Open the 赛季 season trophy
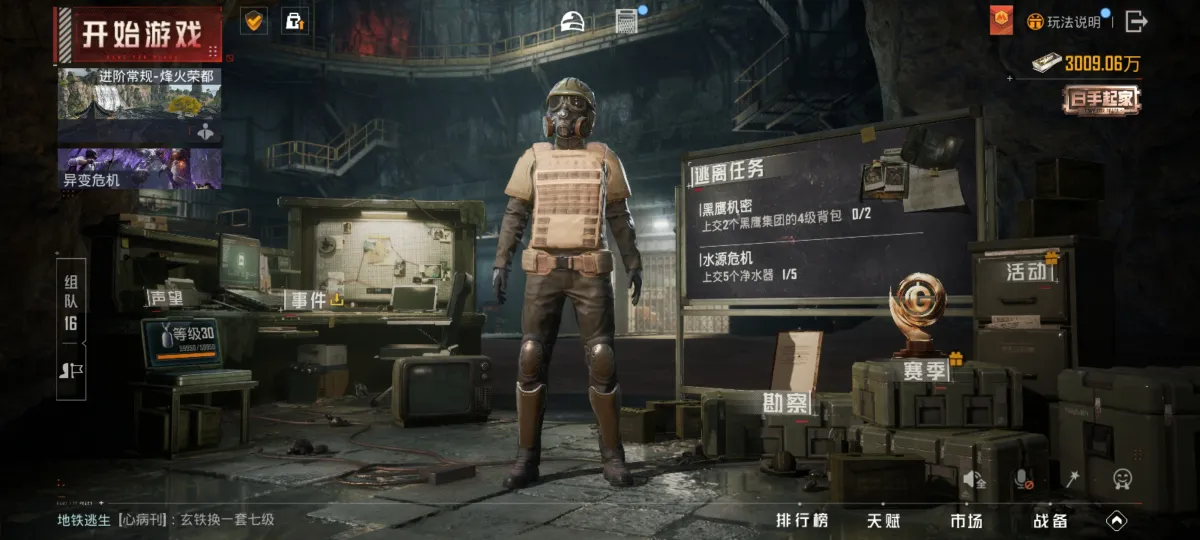 point(927,372)
